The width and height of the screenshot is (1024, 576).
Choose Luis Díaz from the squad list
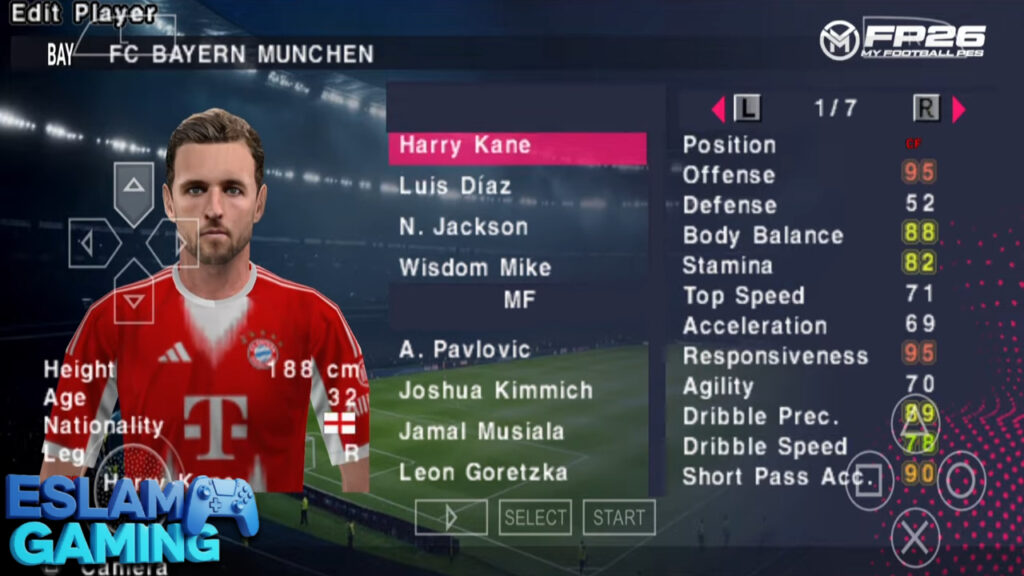point(455,186)
